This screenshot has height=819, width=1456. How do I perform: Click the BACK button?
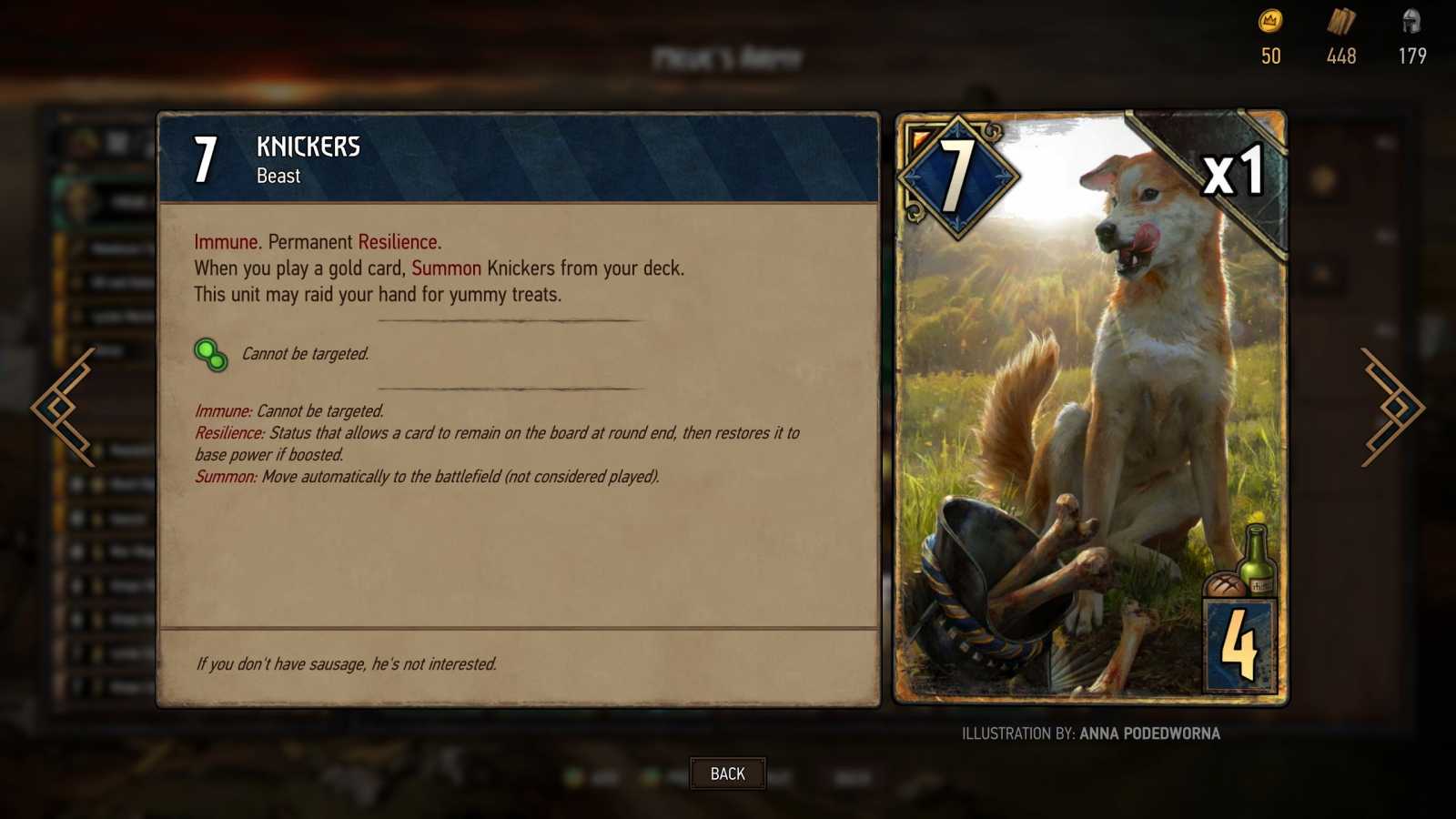[x=727, y=773]
